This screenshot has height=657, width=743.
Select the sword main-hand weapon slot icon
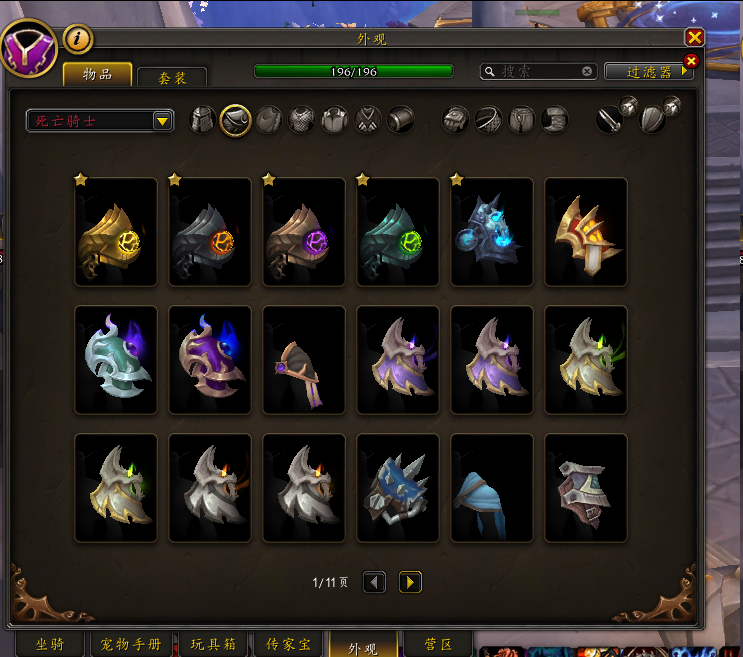[610, 120]
